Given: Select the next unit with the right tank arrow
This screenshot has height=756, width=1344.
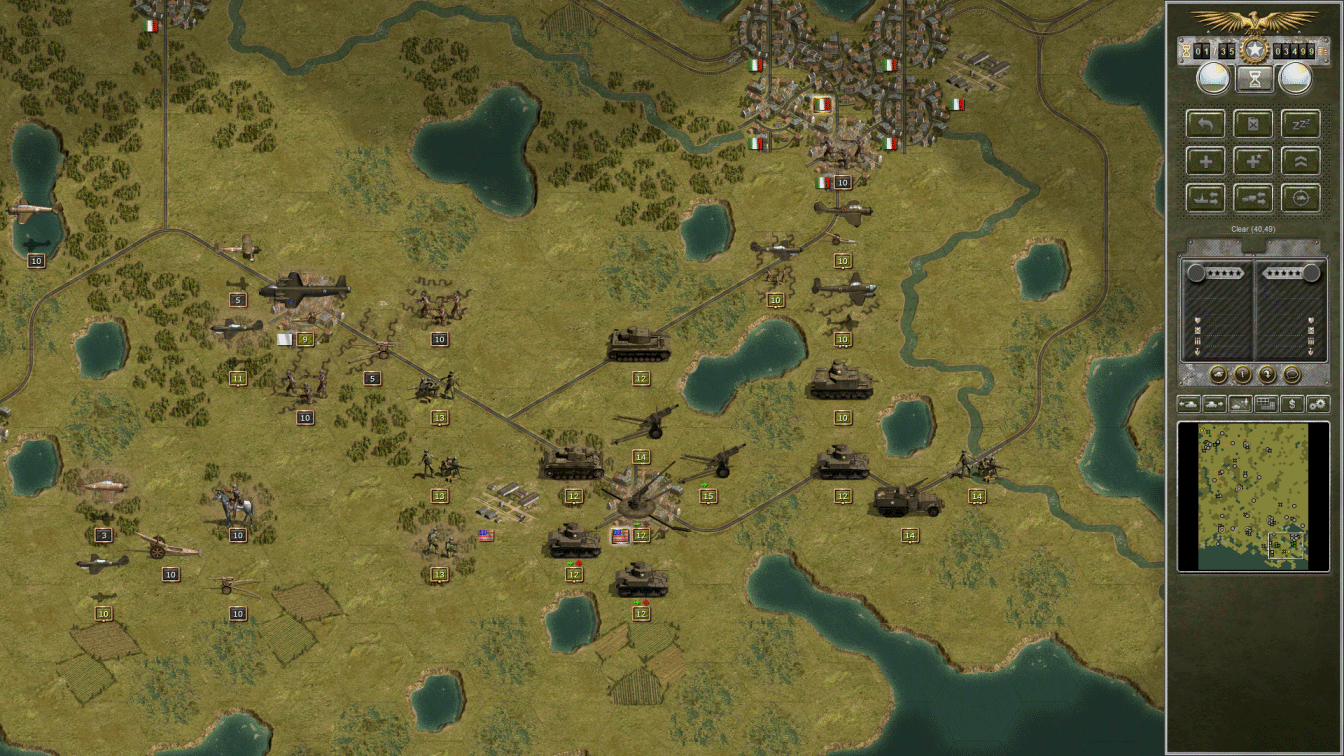Looking at the screenshot, I should pyautogui.click(x=1214, y=404).
